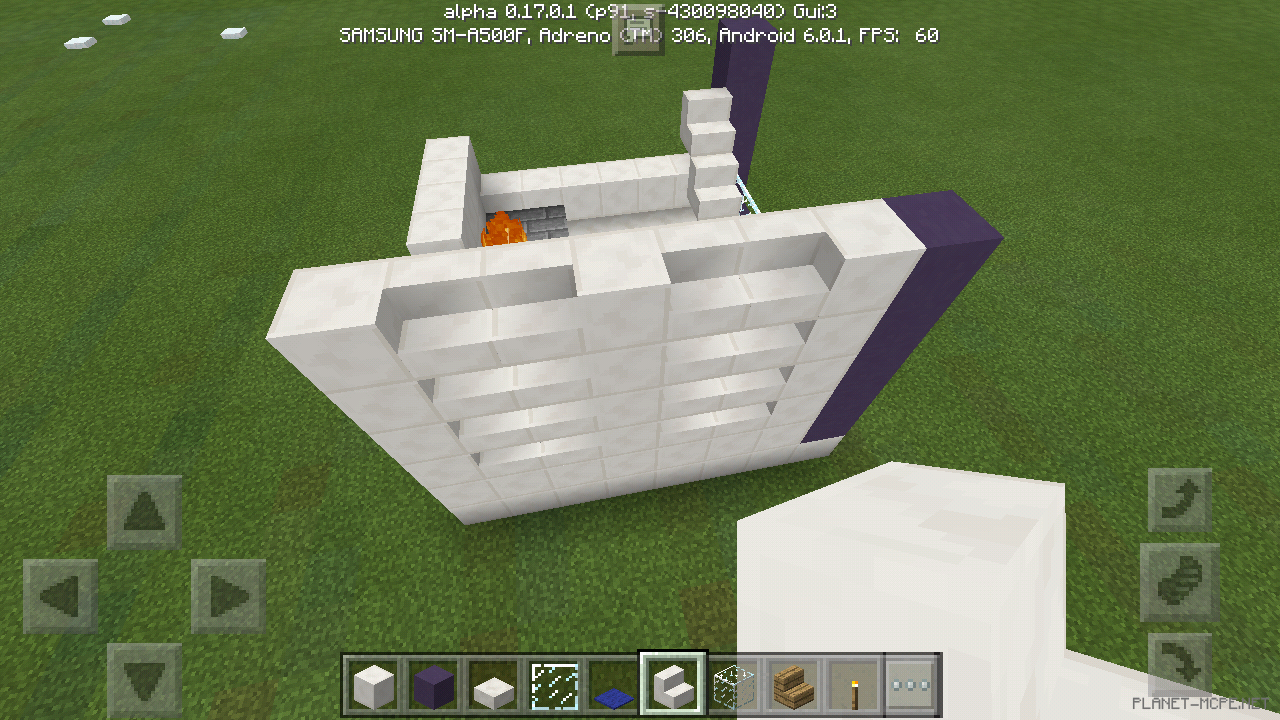Select the white quartz block slot

coord(373,687)
